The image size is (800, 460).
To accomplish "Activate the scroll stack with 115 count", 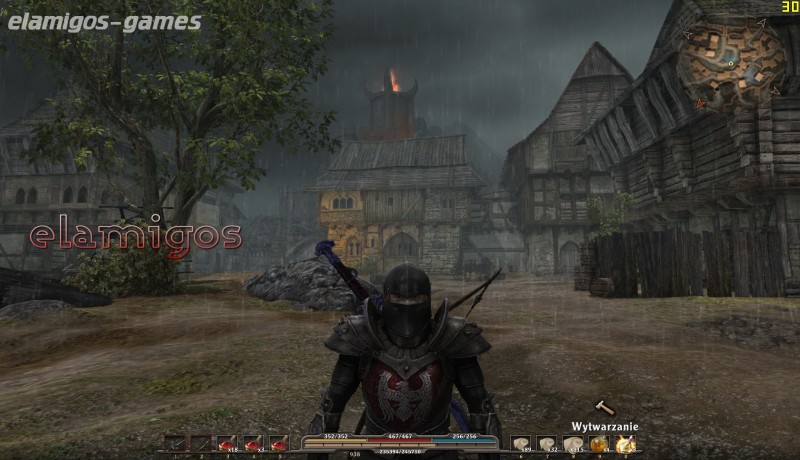I will click(x=573, y=444).
